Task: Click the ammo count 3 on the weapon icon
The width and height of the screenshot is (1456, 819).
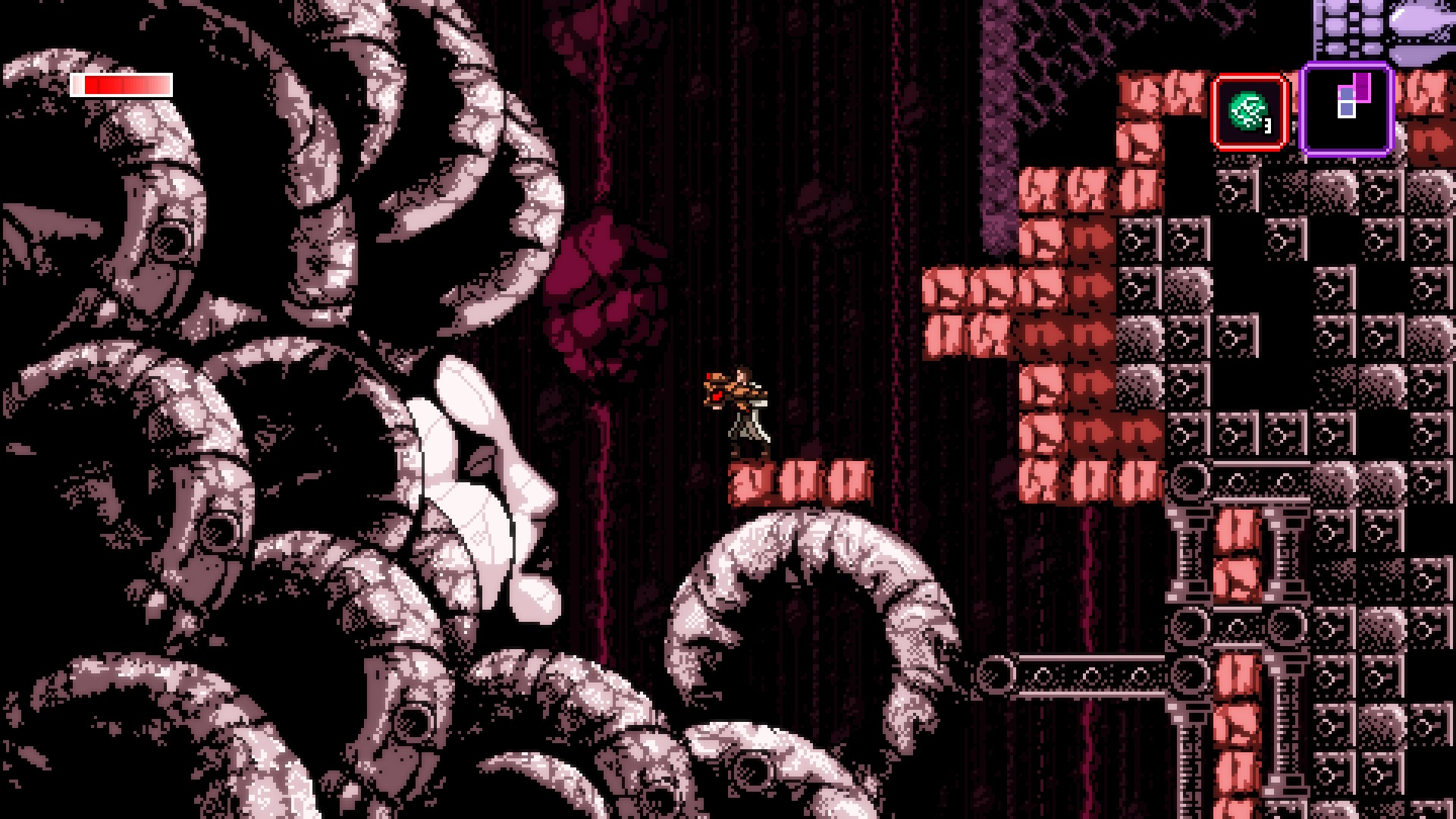Action: tap(1268, 127)
